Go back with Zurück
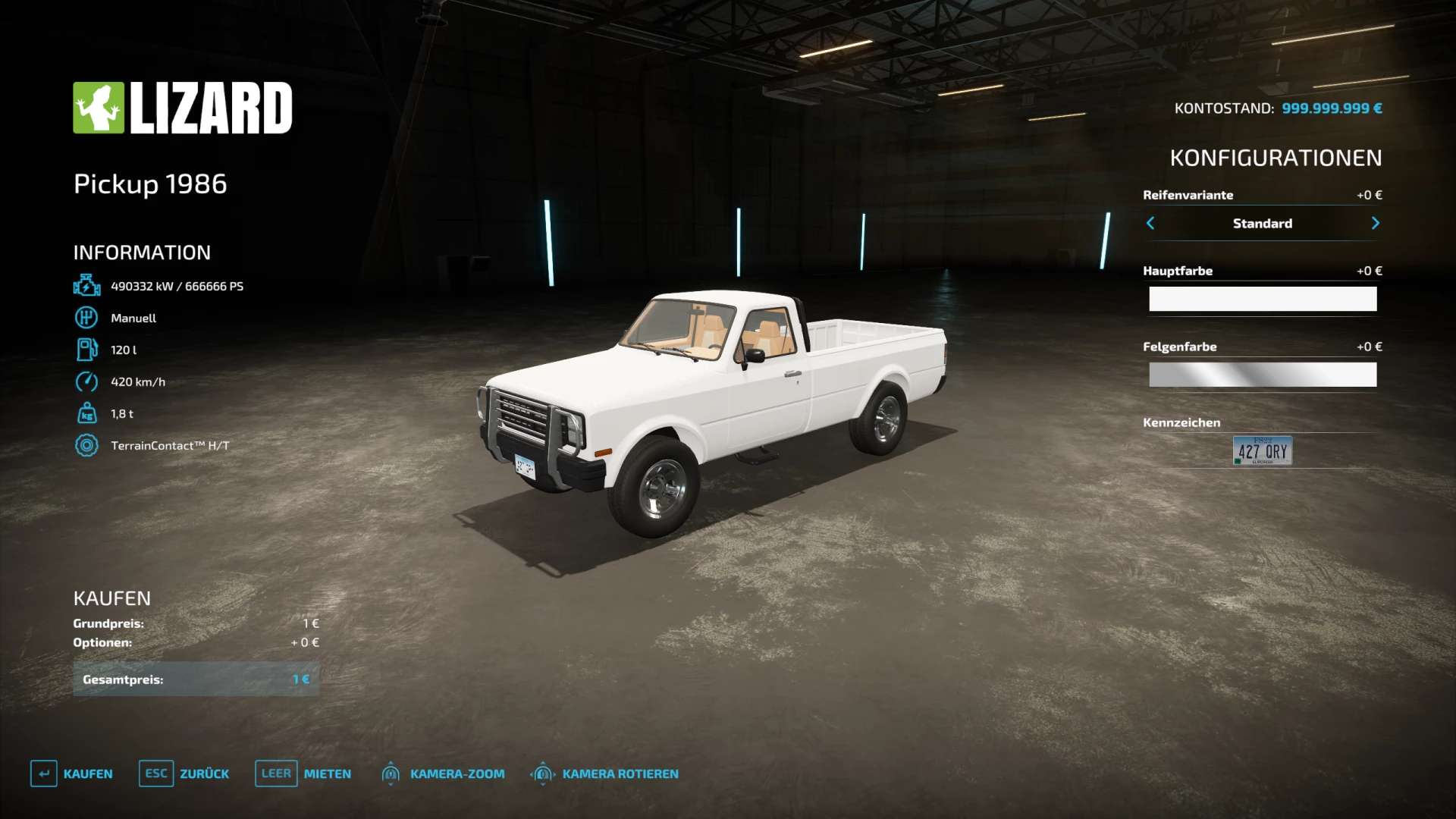Image resolution: width=1456 pixels, height=819 pixels. [x=184, y=773]
